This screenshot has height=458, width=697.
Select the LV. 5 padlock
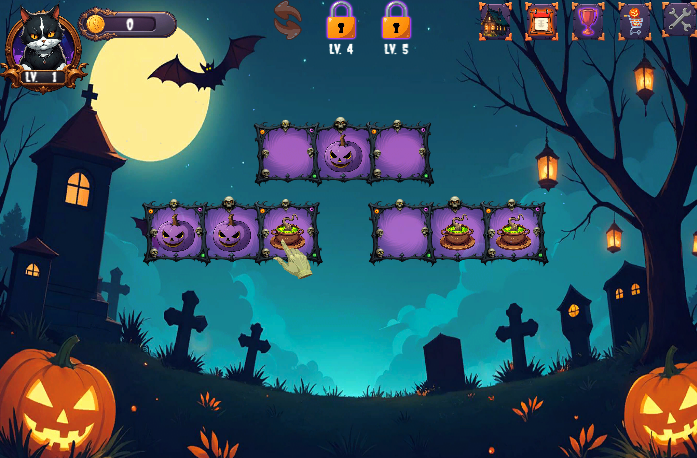point(396,20)
